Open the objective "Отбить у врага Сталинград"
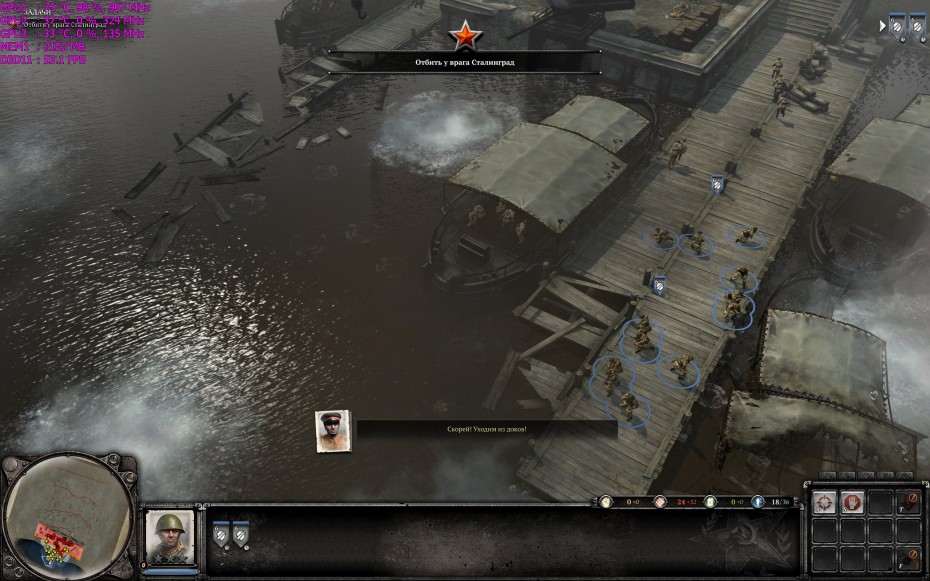 click(465, 63)
